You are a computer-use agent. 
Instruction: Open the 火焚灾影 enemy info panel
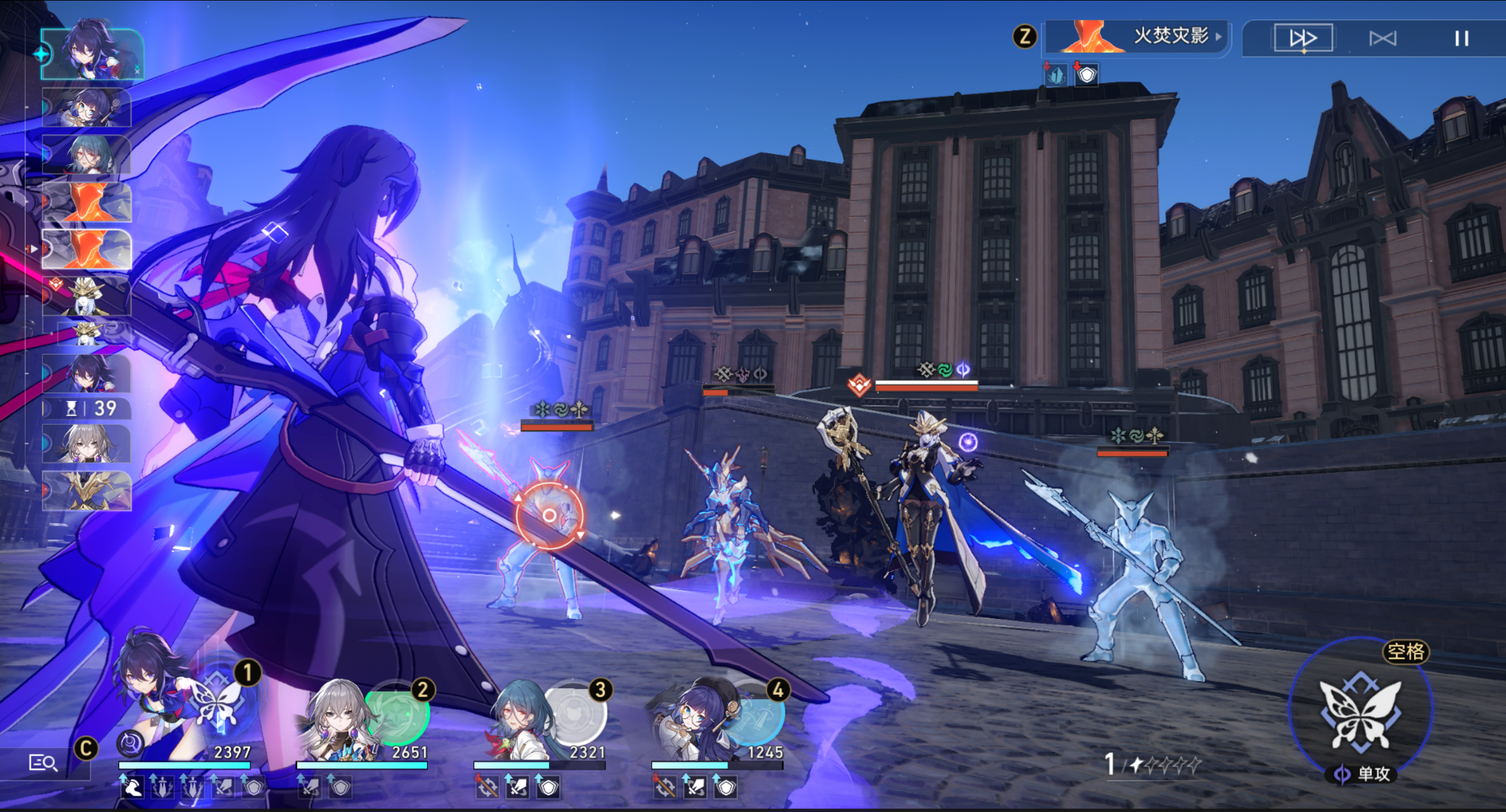click(1138, 37)
